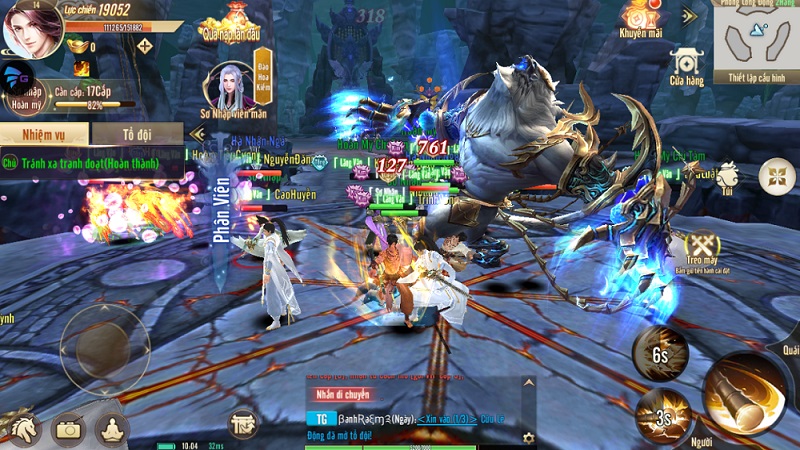Switch to the Nhiệm vụ tab
Image resolution: width=800 pixels, height=450 pixels.
tap(44, 134)
